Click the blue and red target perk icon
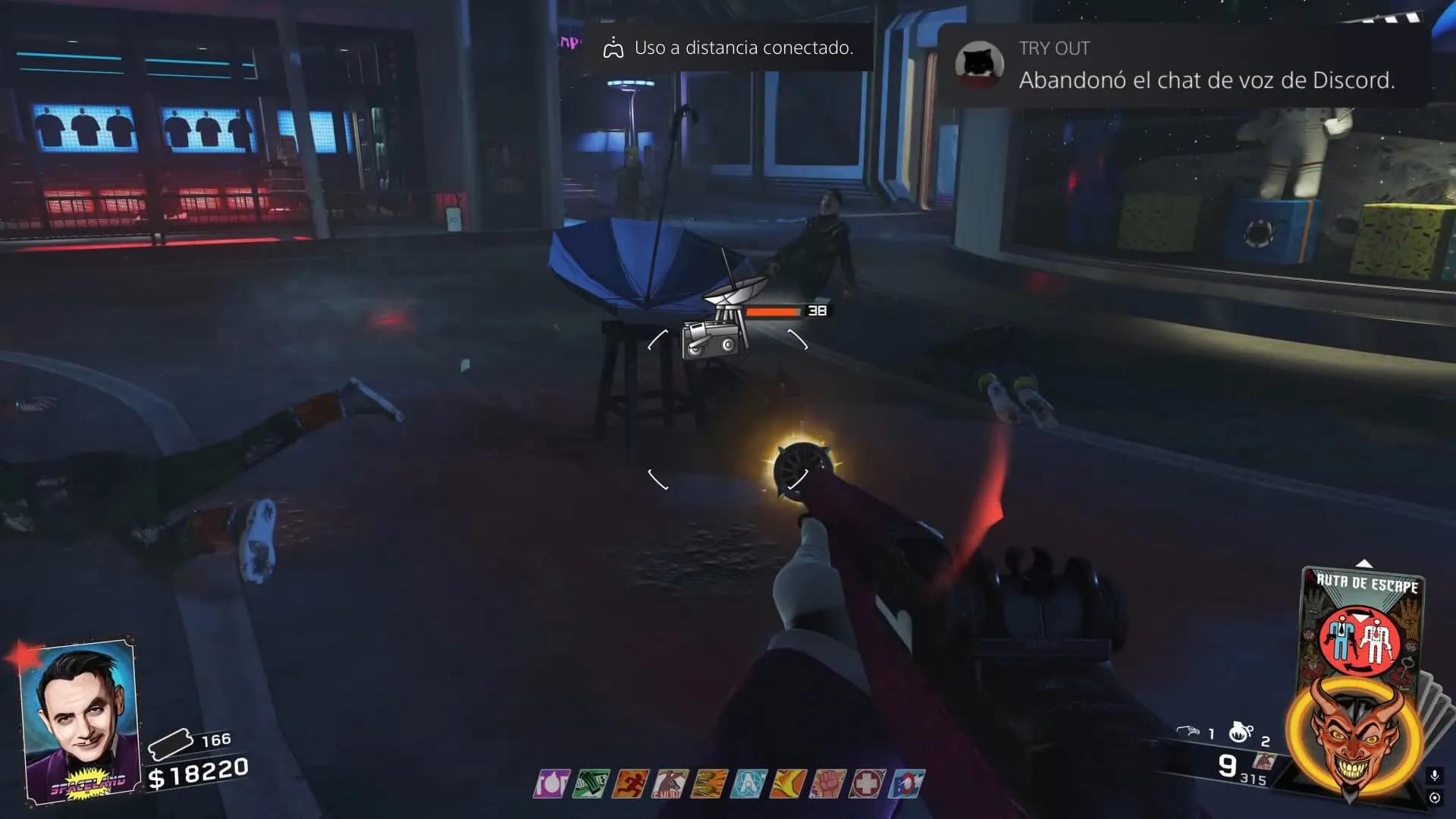The image size is (1456, 819). [907, 783]
